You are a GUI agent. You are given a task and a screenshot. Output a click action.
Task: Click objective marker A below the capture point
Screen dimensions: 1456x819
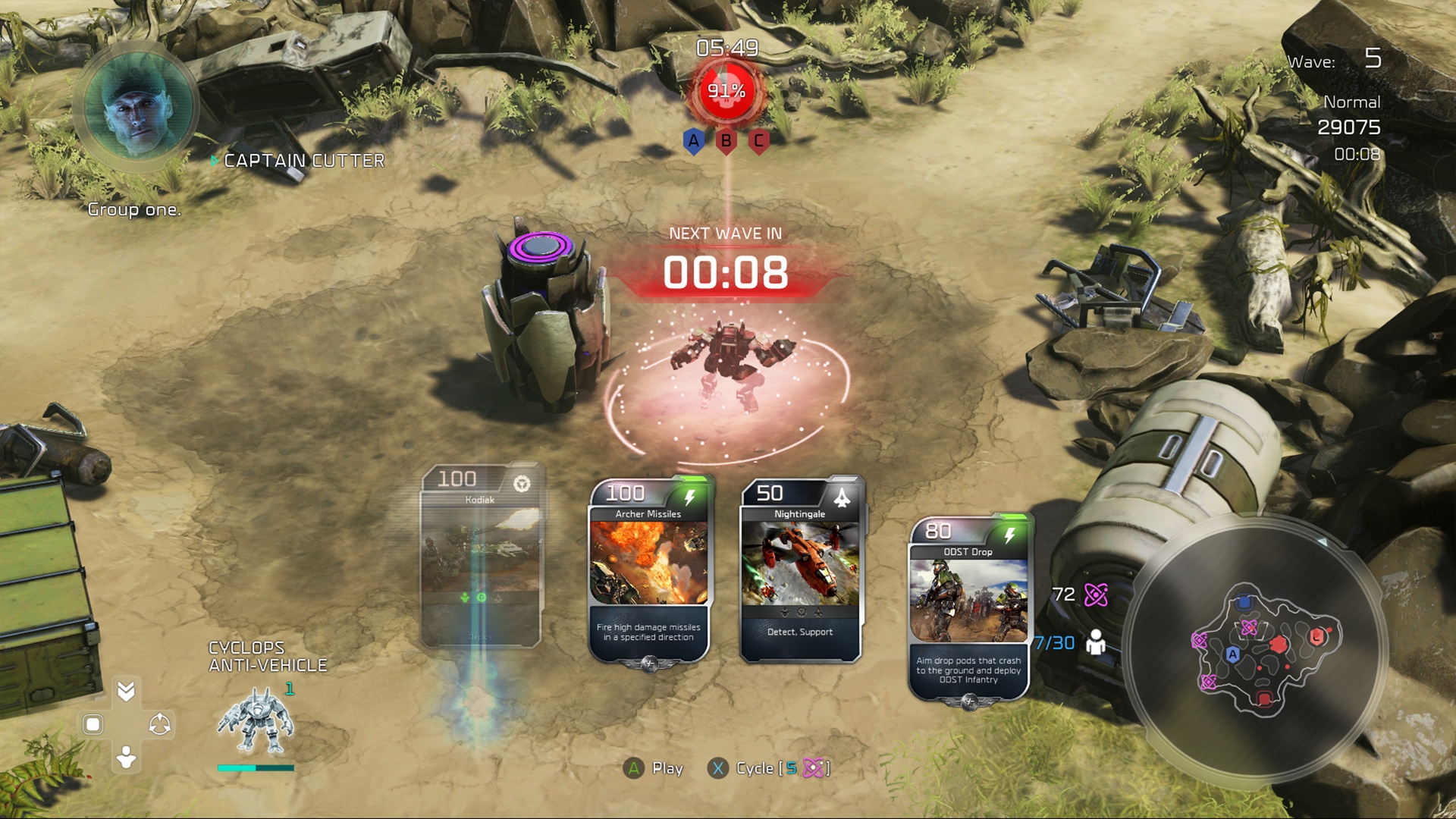(x=692, y=141)
